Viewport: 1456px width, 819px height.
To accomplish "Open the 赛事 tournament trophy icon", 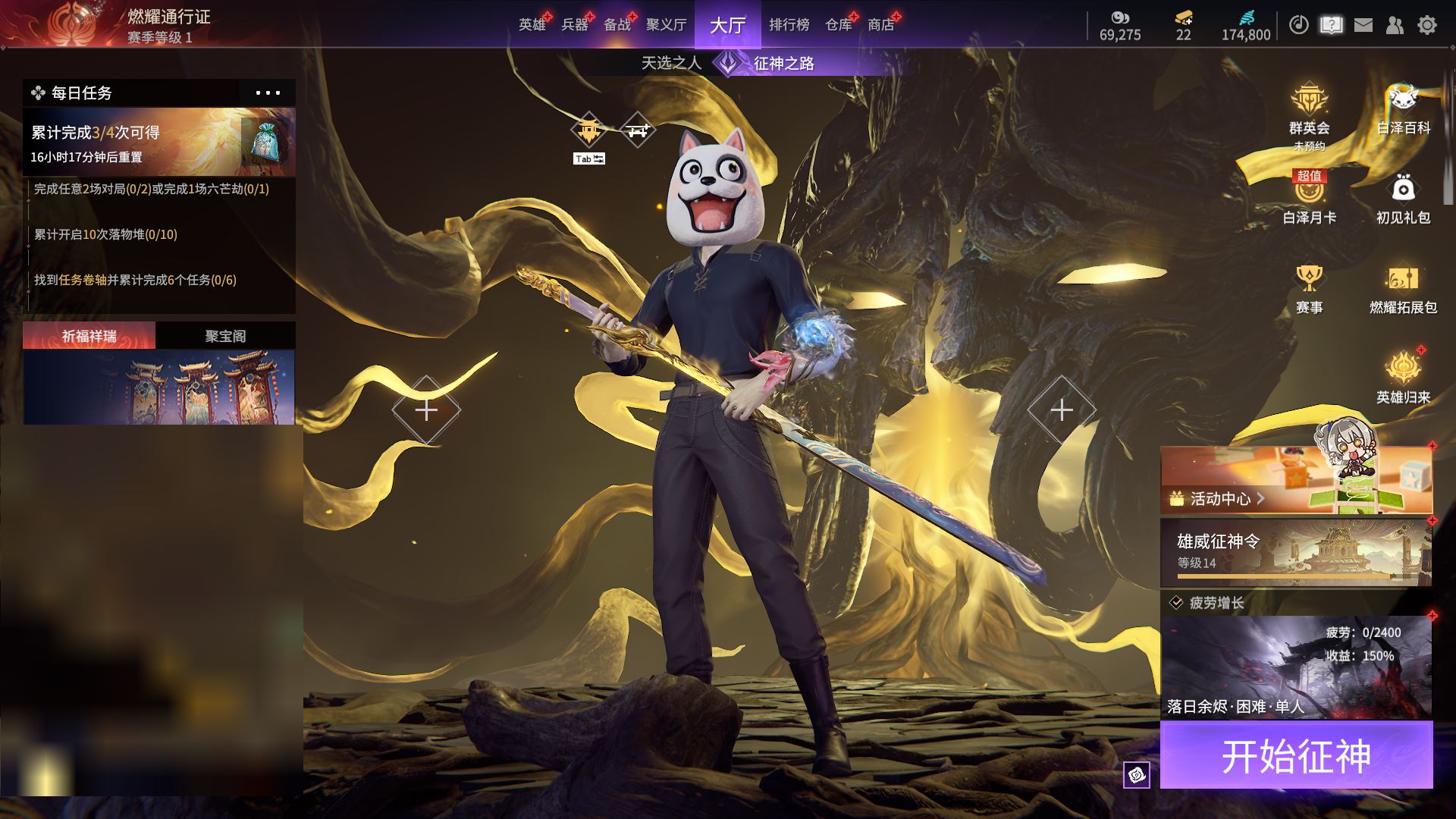I will [x=1309, y=288].
